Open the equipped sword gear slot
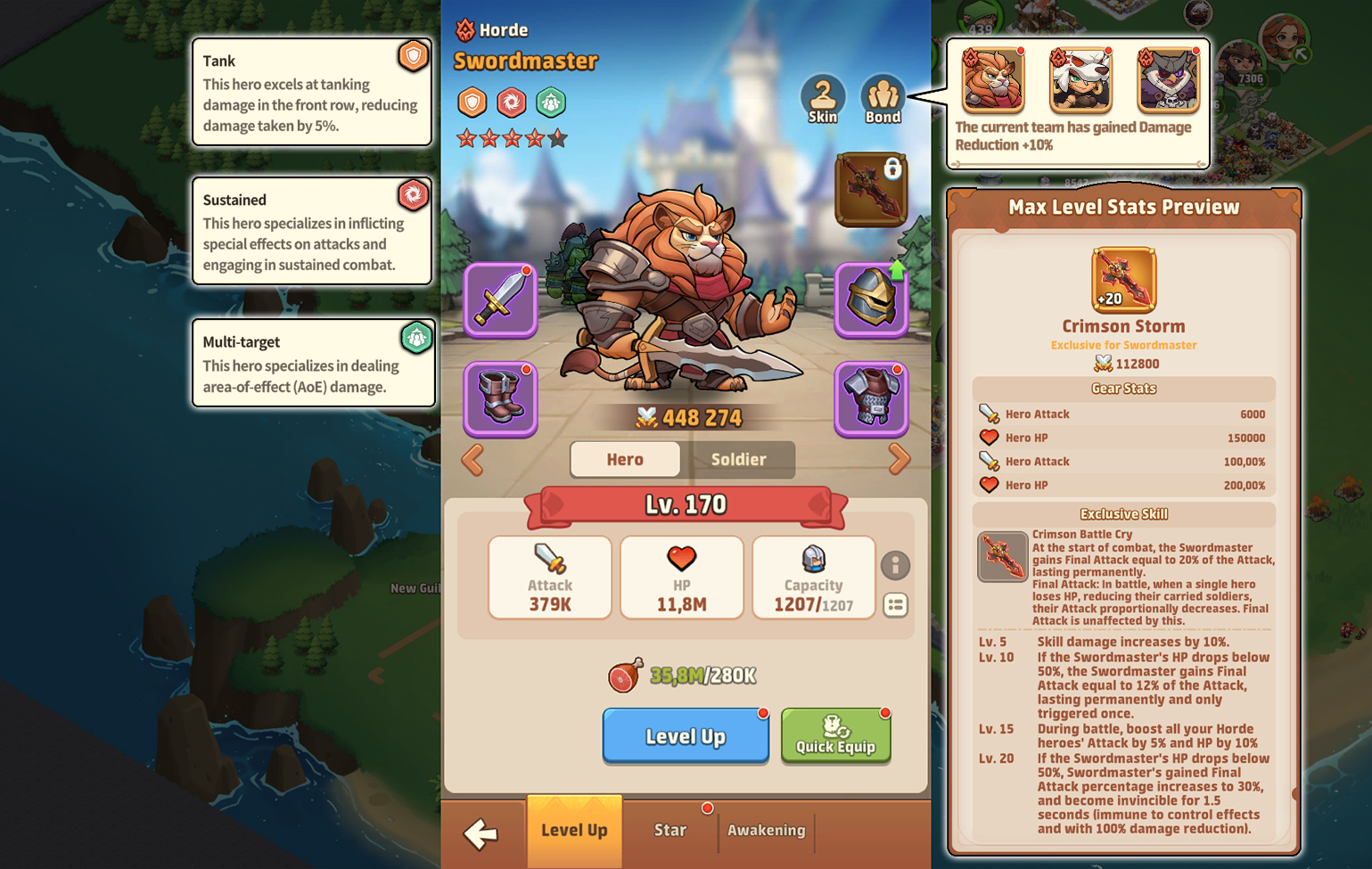 pyautogui.click(x=500, y=299)
